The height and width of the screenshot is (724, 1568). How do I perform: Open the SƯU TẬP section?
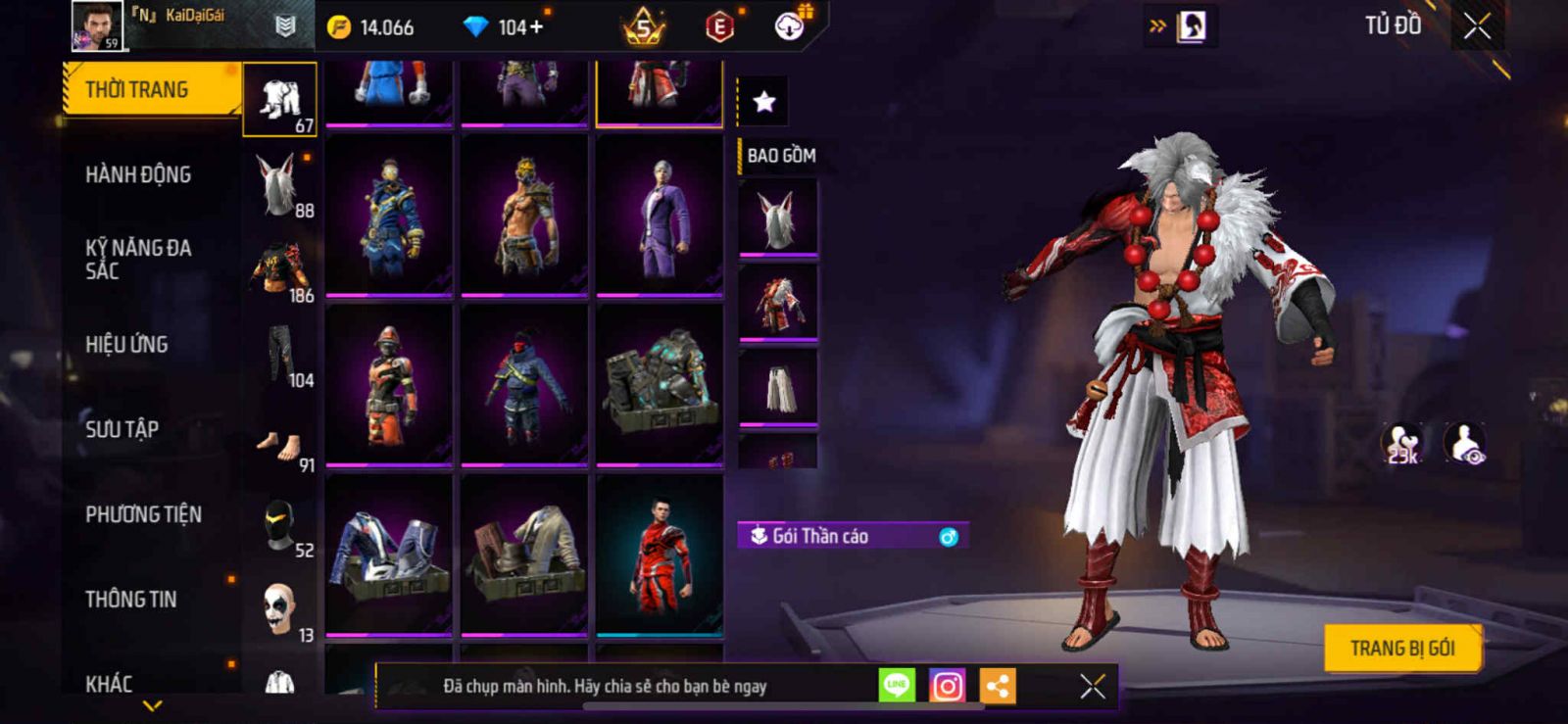coord(122,429)
